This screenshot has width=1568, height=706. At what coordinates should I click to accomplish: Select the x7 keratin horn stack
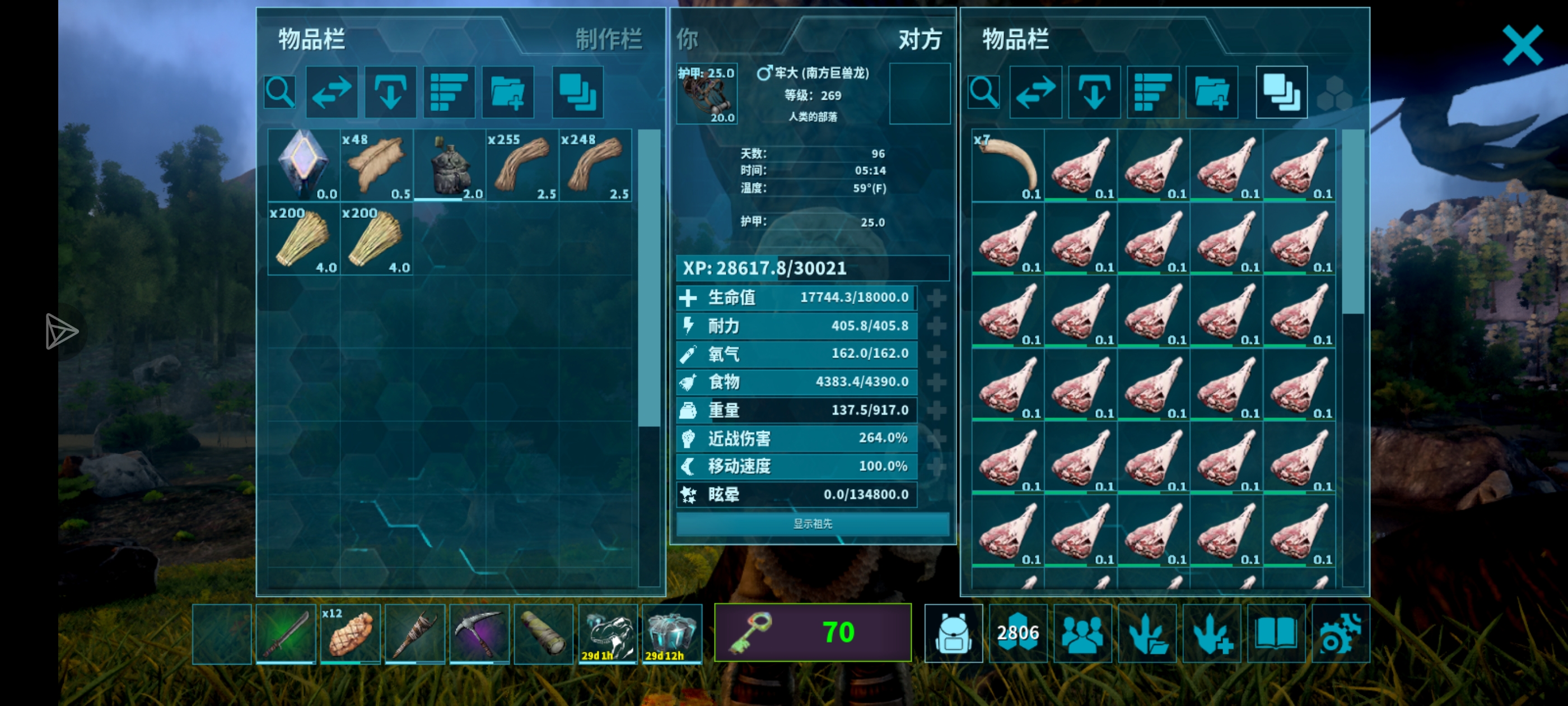pyautogui.click(x=1008, y=165)
